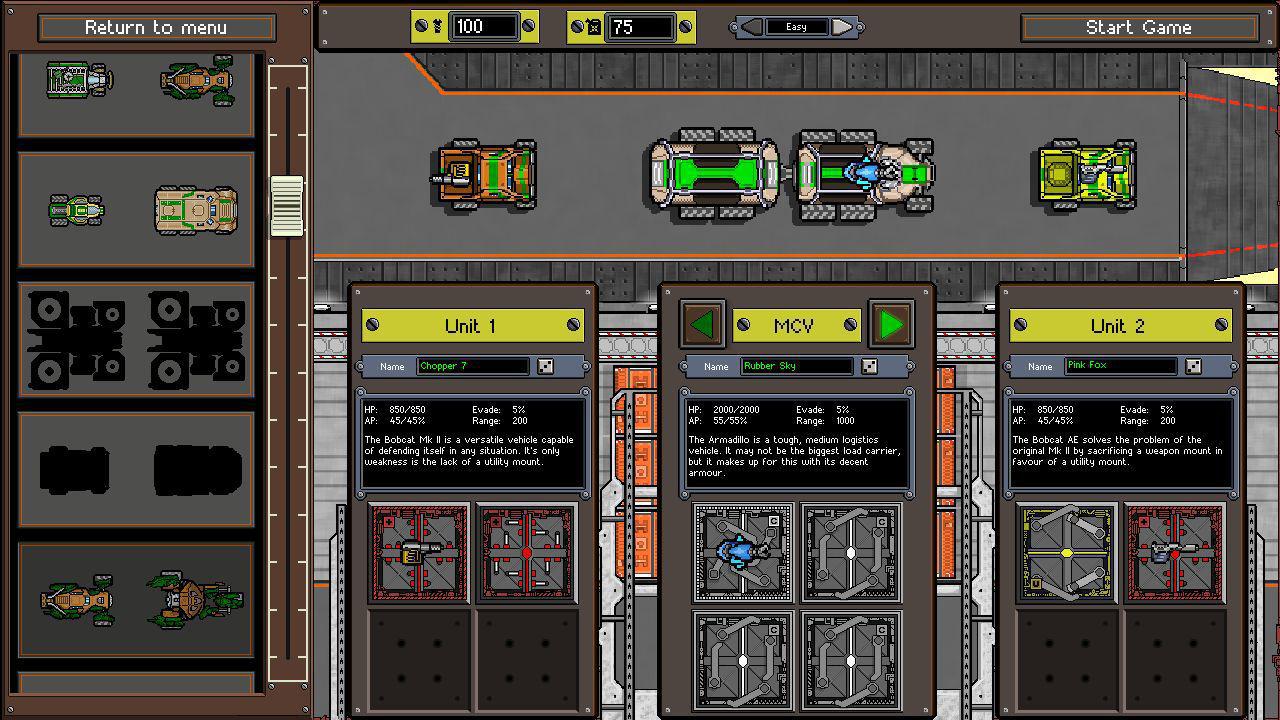Image resolution: width=1280 pixels, height=720 pixels.
Task: Click the Rubber Sky name input field
Action: (795, 366)
